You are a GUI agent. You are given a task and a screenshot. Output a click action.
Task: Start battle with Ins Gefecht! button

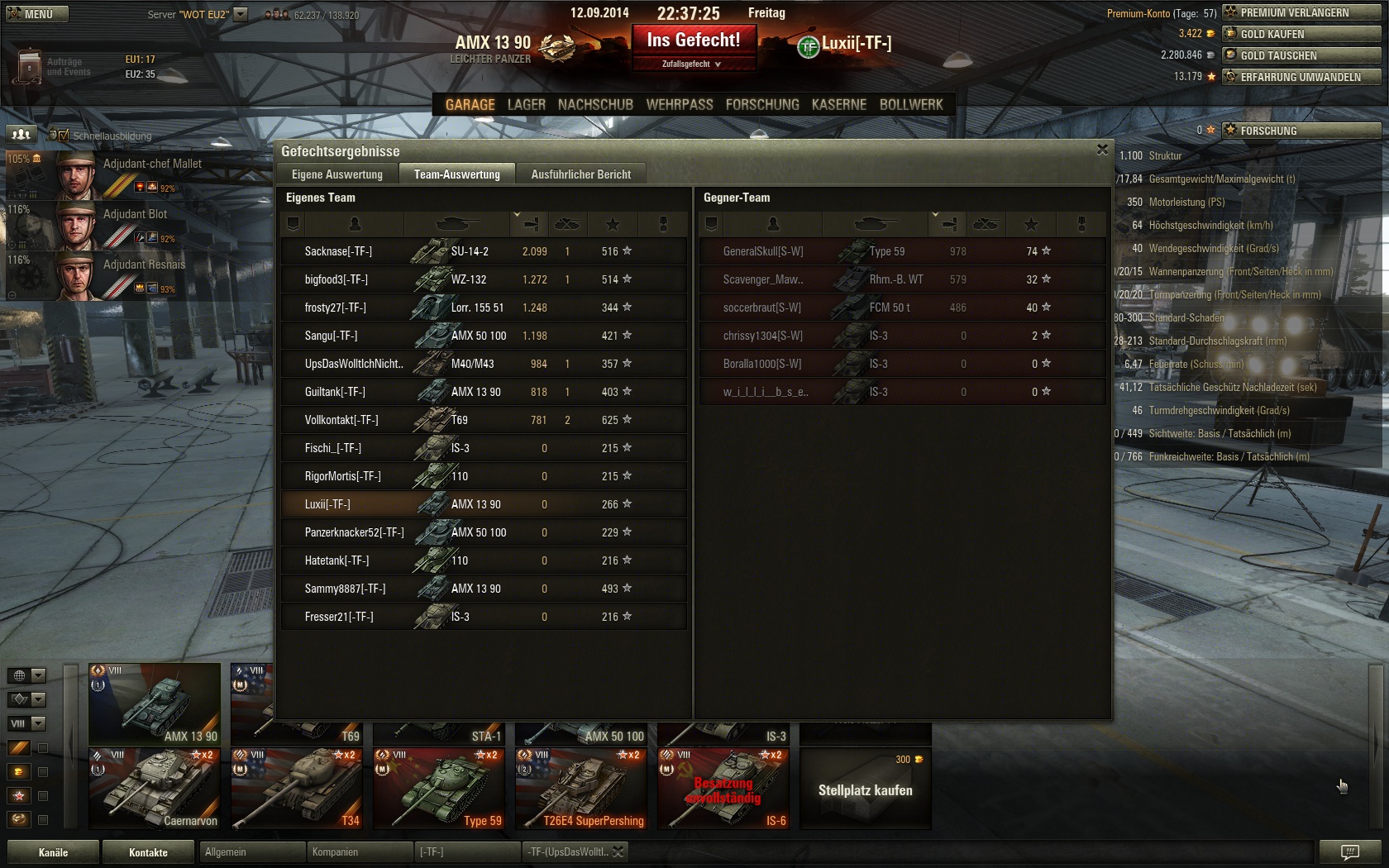point(694,41)
